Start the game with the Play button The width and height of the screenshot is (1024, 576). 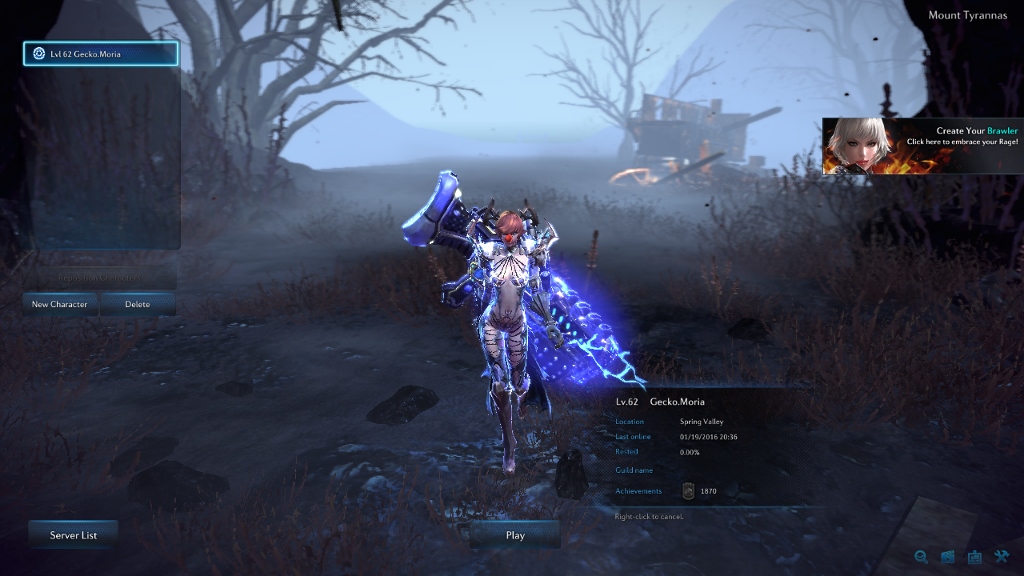click(x=515, y=535)
